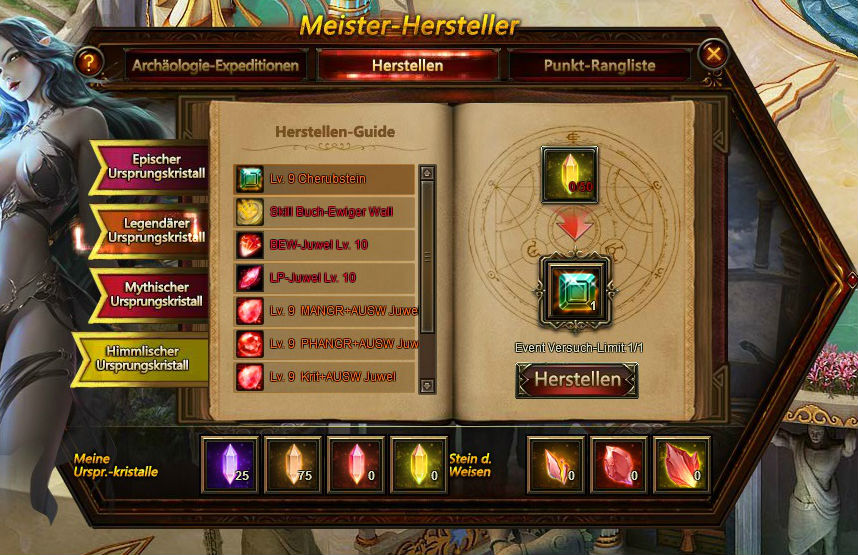Select LP-Juwel Lv. 10 recipe
This screenshot has width=858, height=555.
[x=325, y=278]
